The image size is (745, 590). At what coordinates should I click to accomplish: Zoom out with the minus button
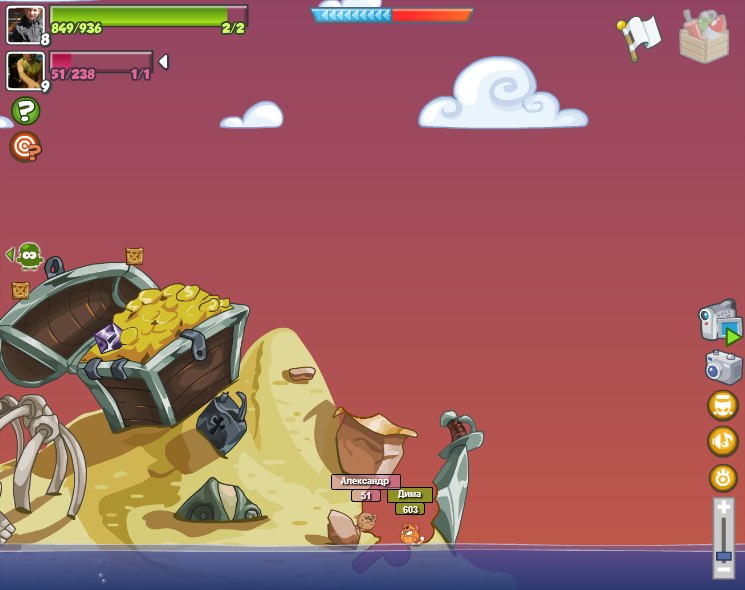724,571
